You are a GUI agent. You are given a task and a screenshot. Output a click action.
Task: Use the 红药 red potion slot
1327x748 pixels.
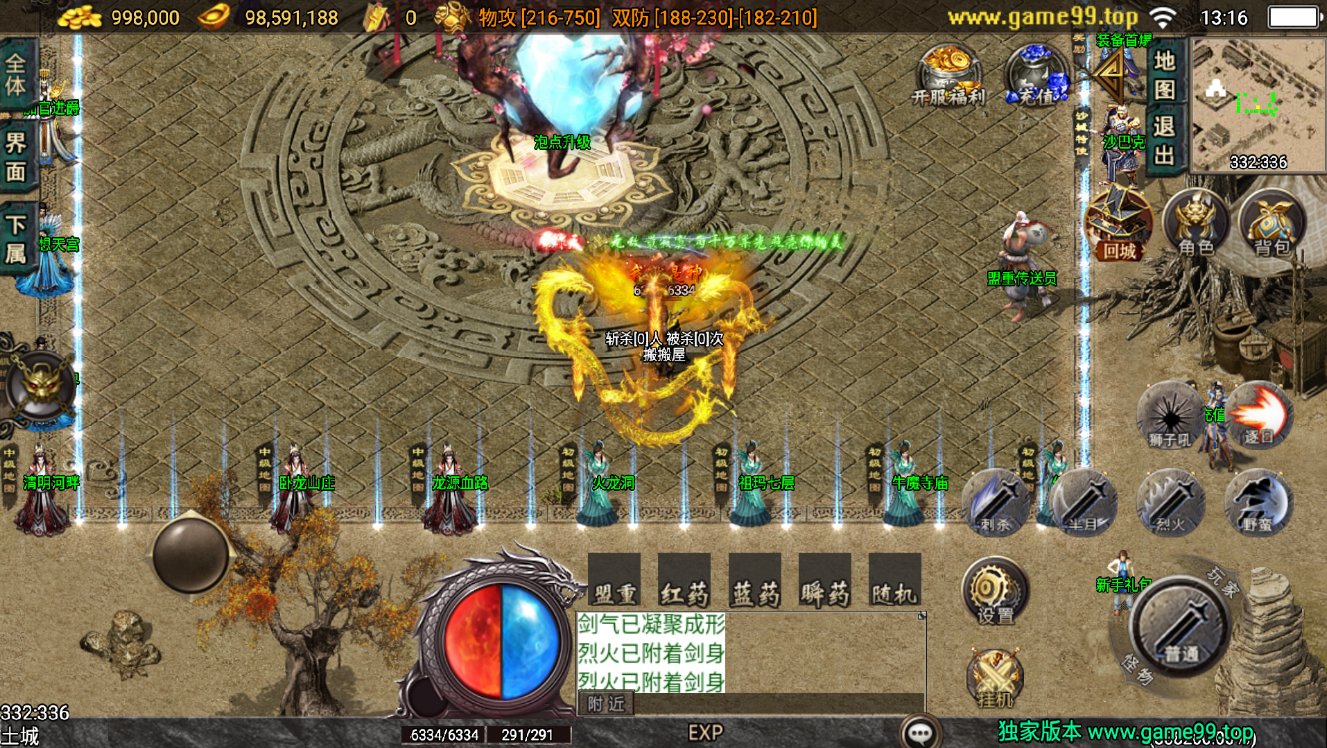click(x=685, y=581)
